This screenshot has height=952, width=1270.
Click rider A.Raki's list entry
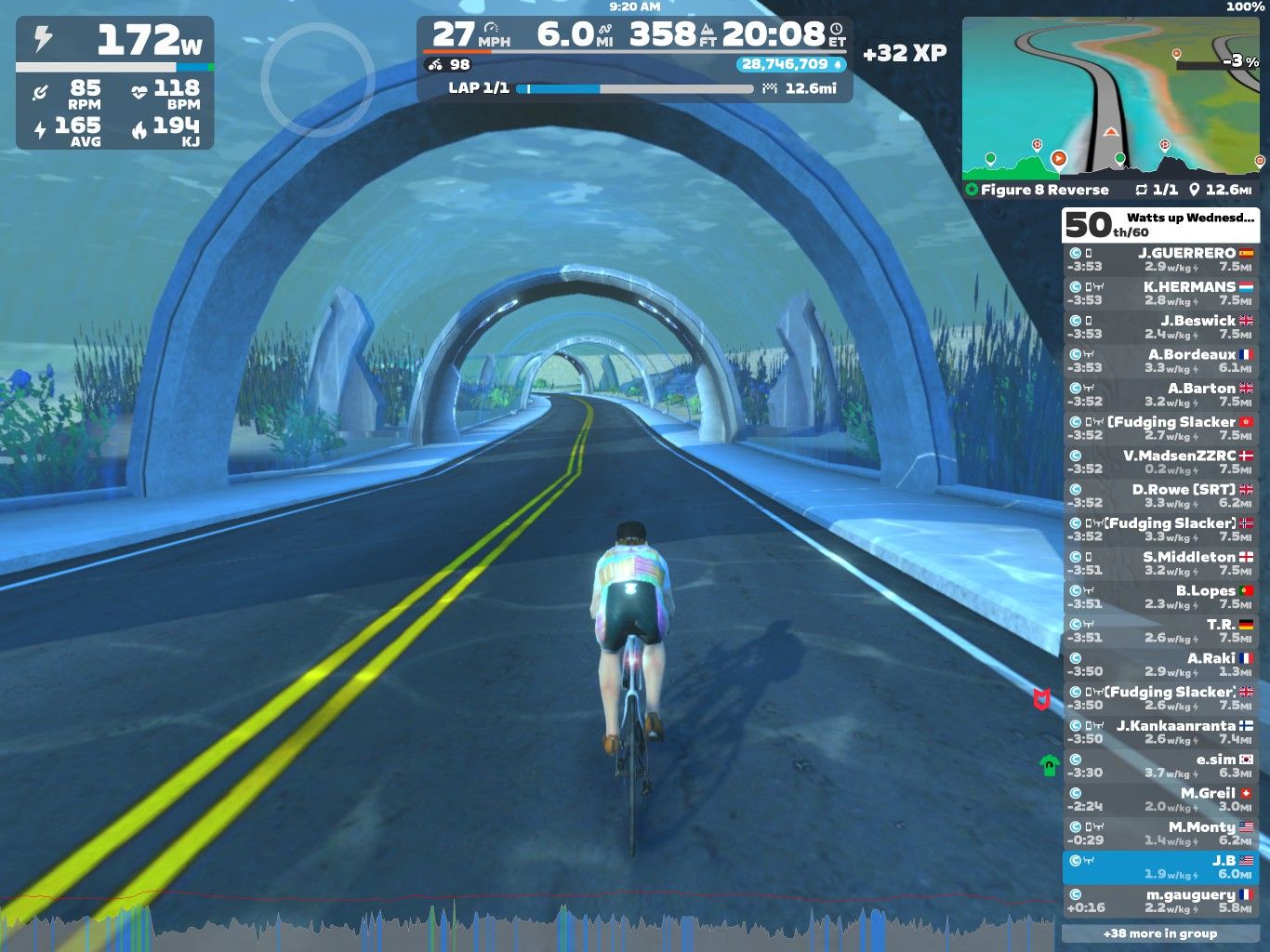coord(1160,665)
